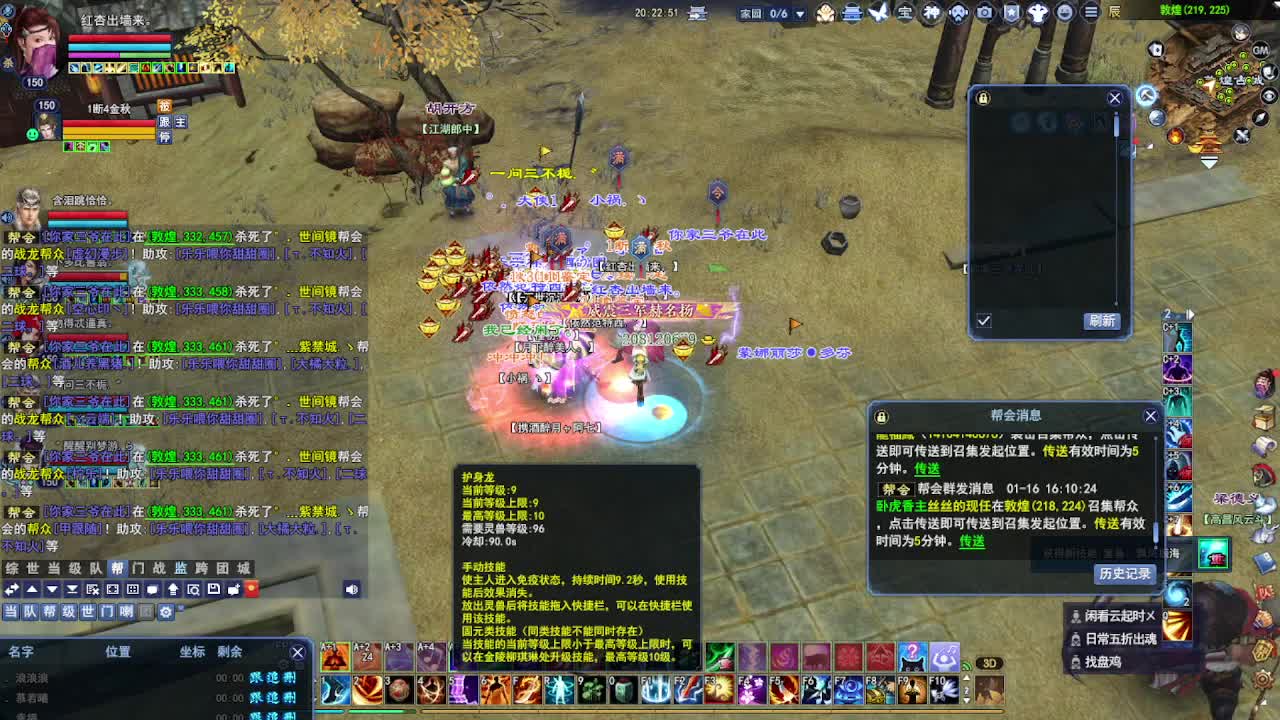Open the chat settings gear icon
This screenshot has height=720, width=1280.
coord(167,611)
